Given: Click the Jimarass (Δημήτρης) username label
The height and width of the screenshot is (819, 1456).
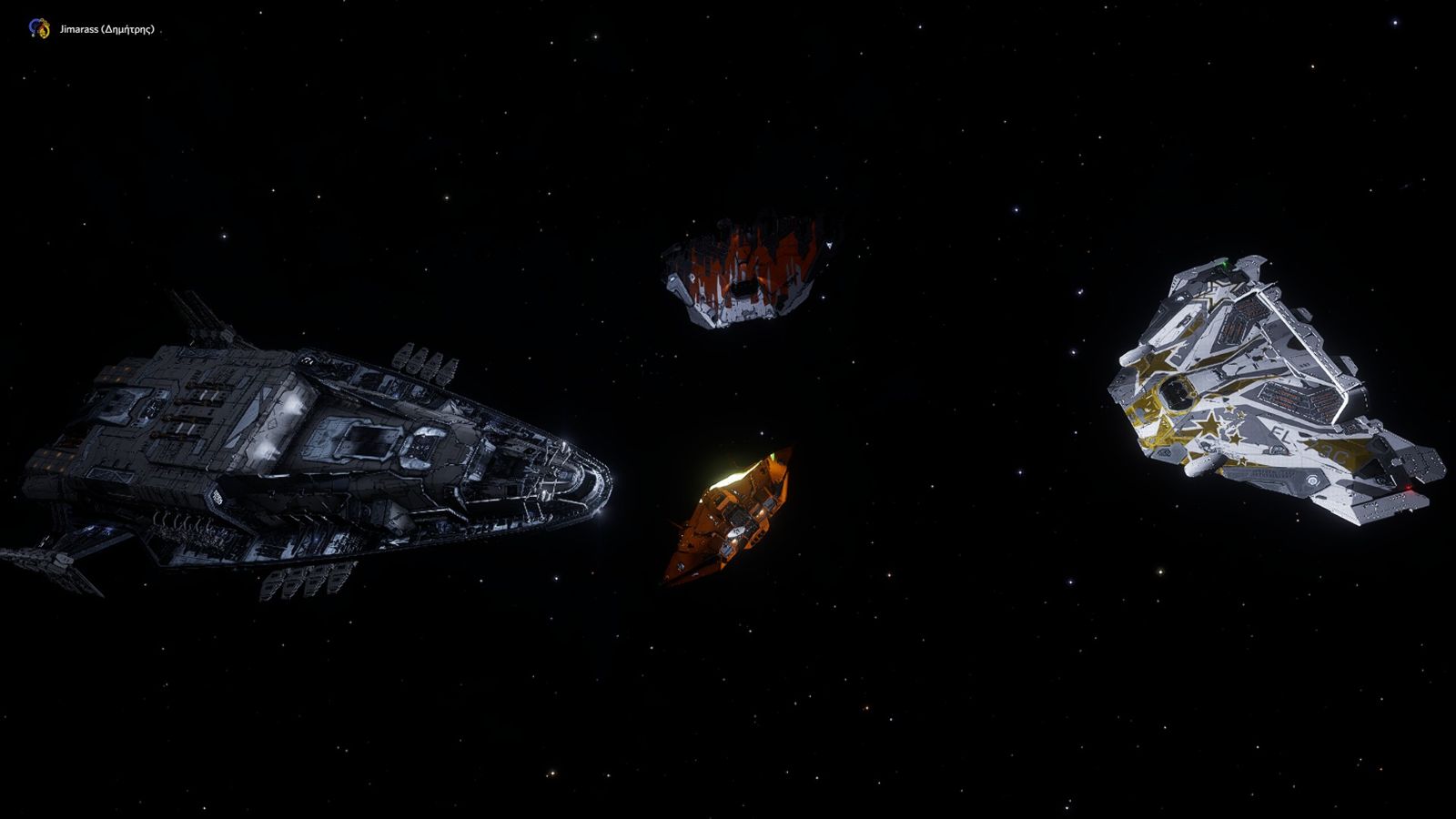Looking at the screenshot, I should click(106, 29).
